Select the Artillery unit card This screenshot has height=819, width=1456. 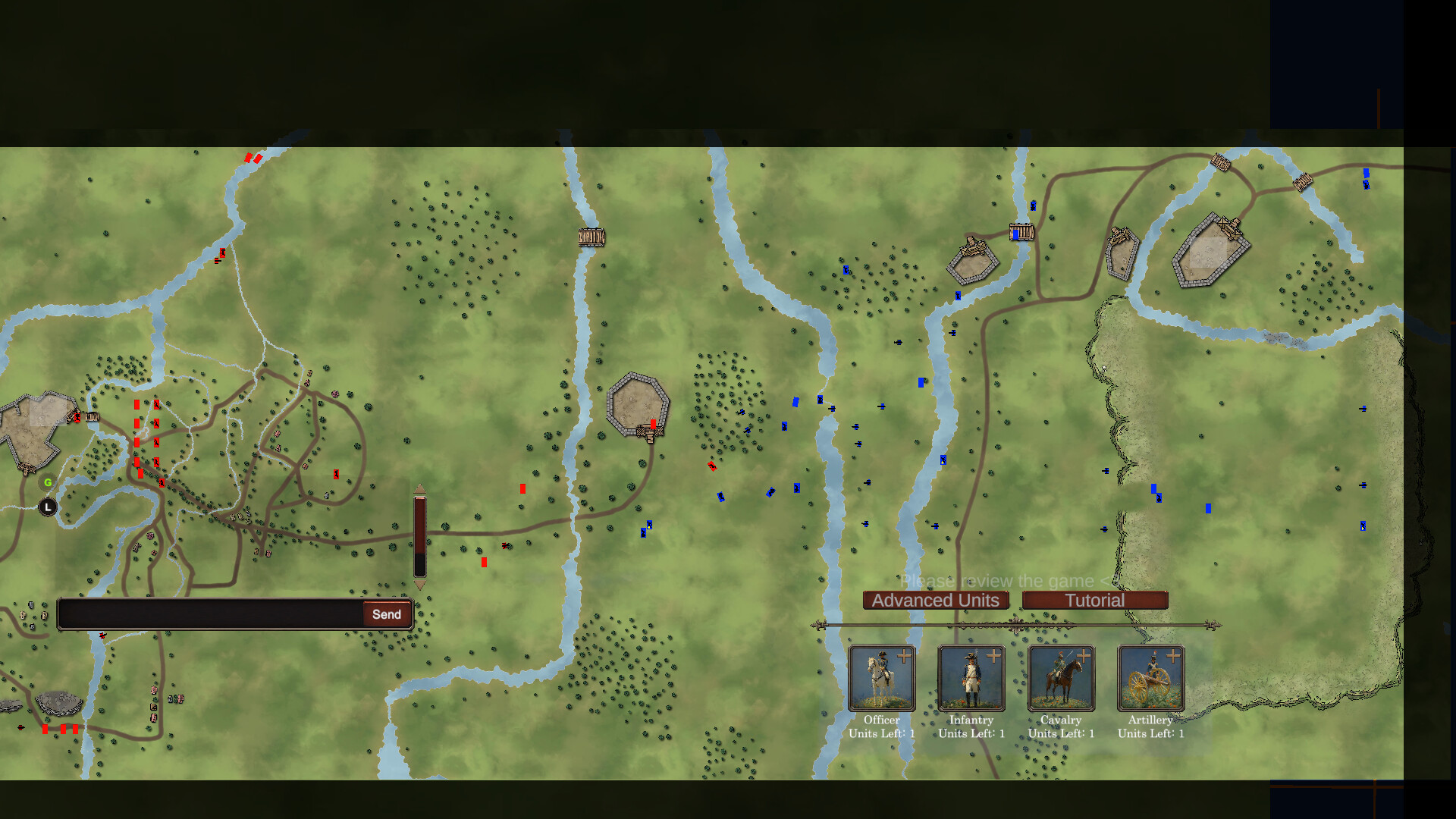point(1150,679)
